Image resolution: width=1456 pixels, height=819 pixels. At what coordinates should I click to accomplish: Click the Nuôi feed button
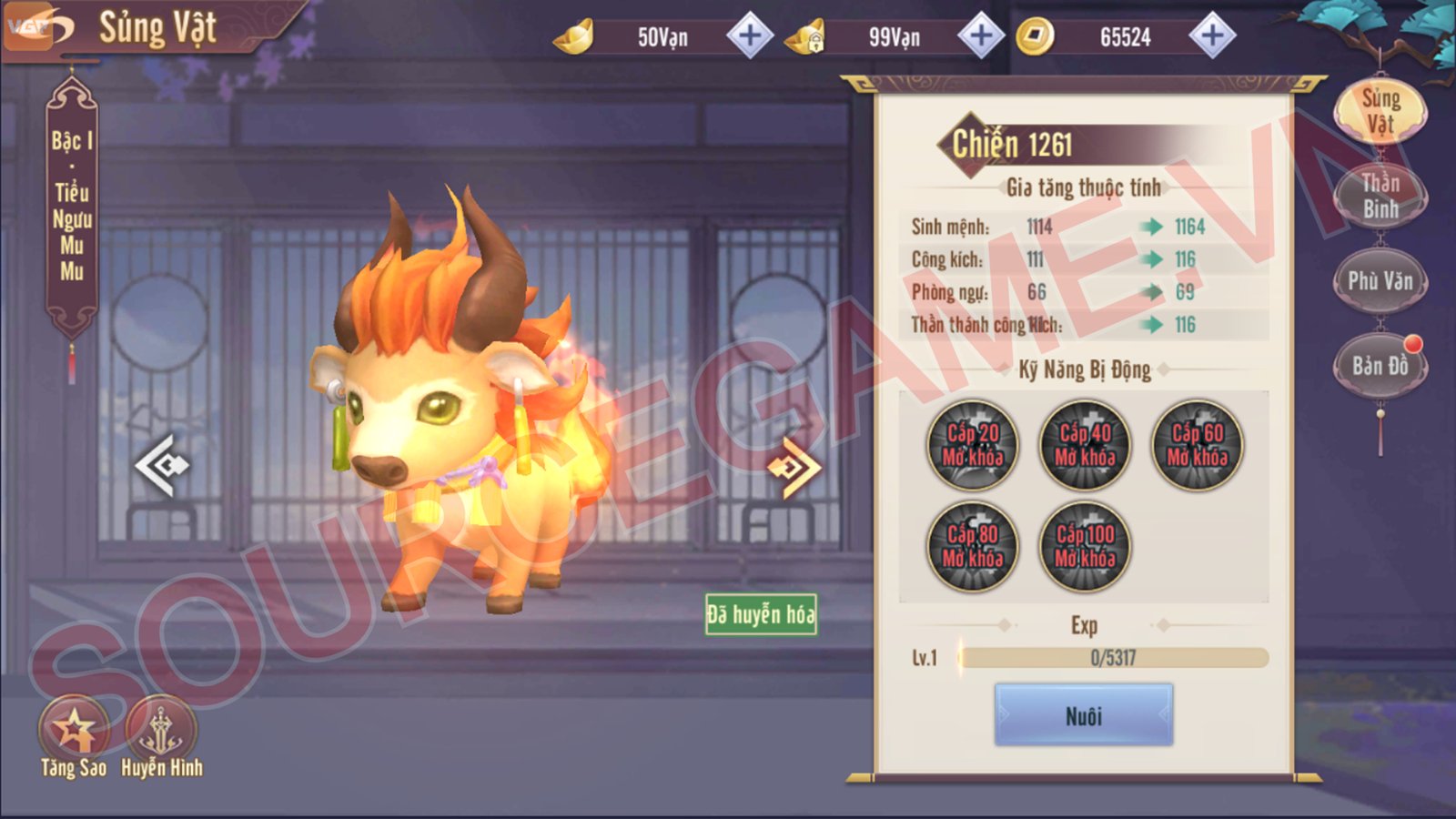(x=1083, y=716)
